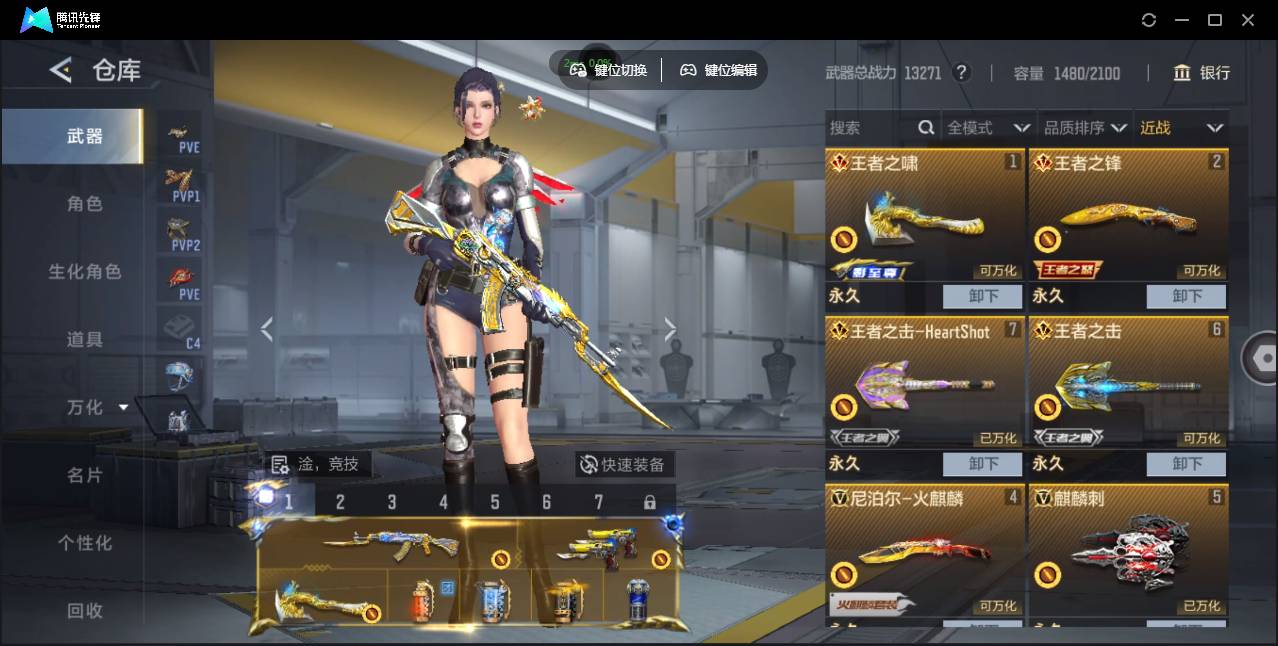Close the emulator window
The image size is (1278, 646).
coord(1248,20)
